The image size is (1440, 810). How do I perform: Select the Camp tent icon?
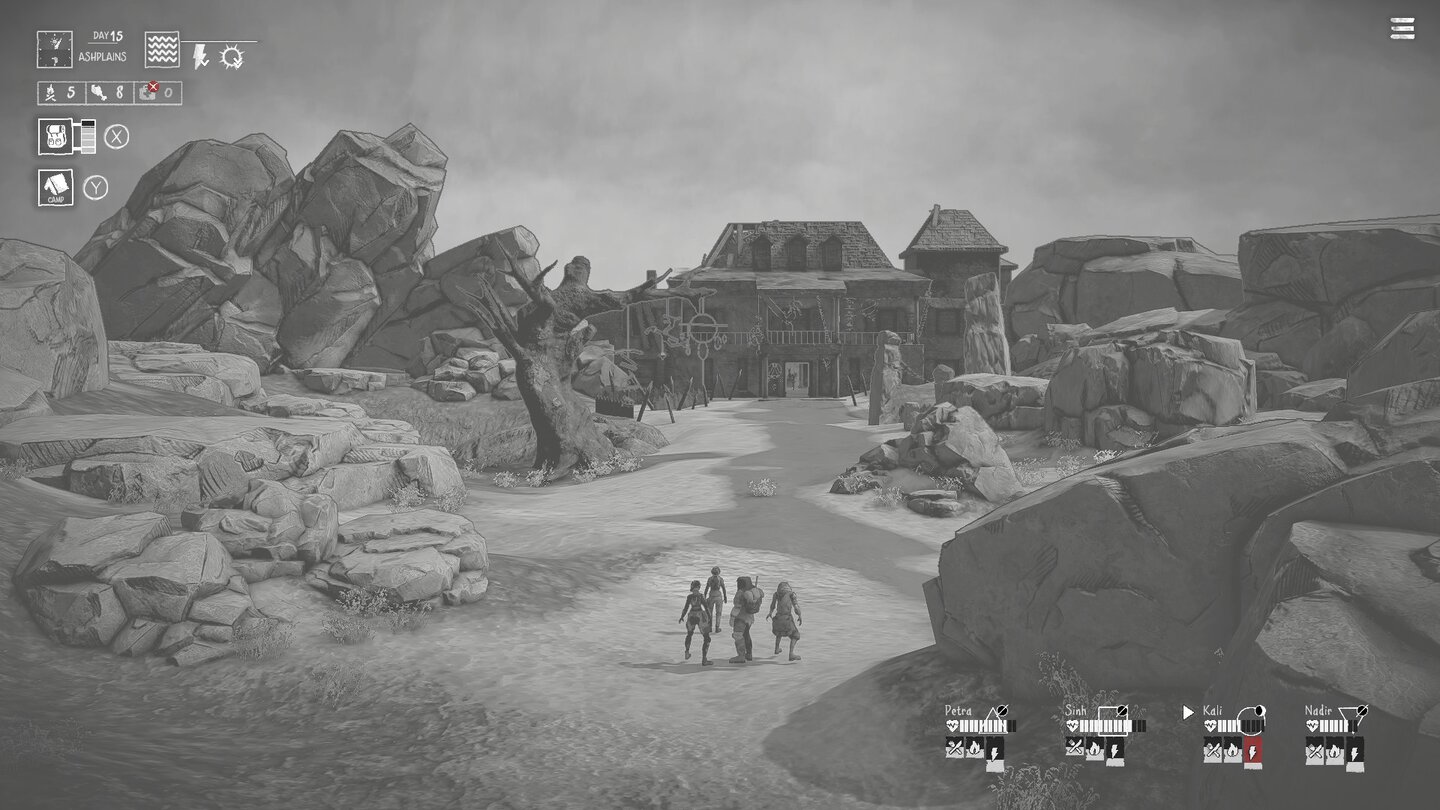pos(56,187)
